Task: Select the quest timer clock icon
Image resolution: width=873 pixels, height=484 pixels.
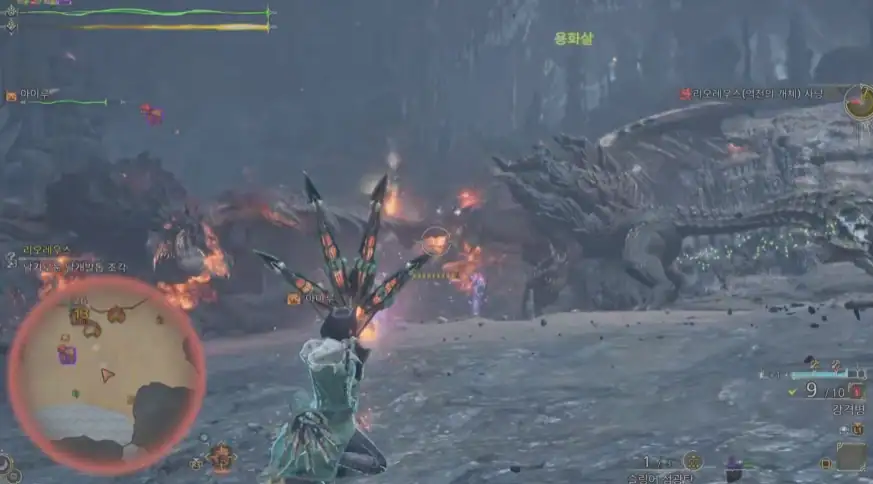Action: click(859, 101)
